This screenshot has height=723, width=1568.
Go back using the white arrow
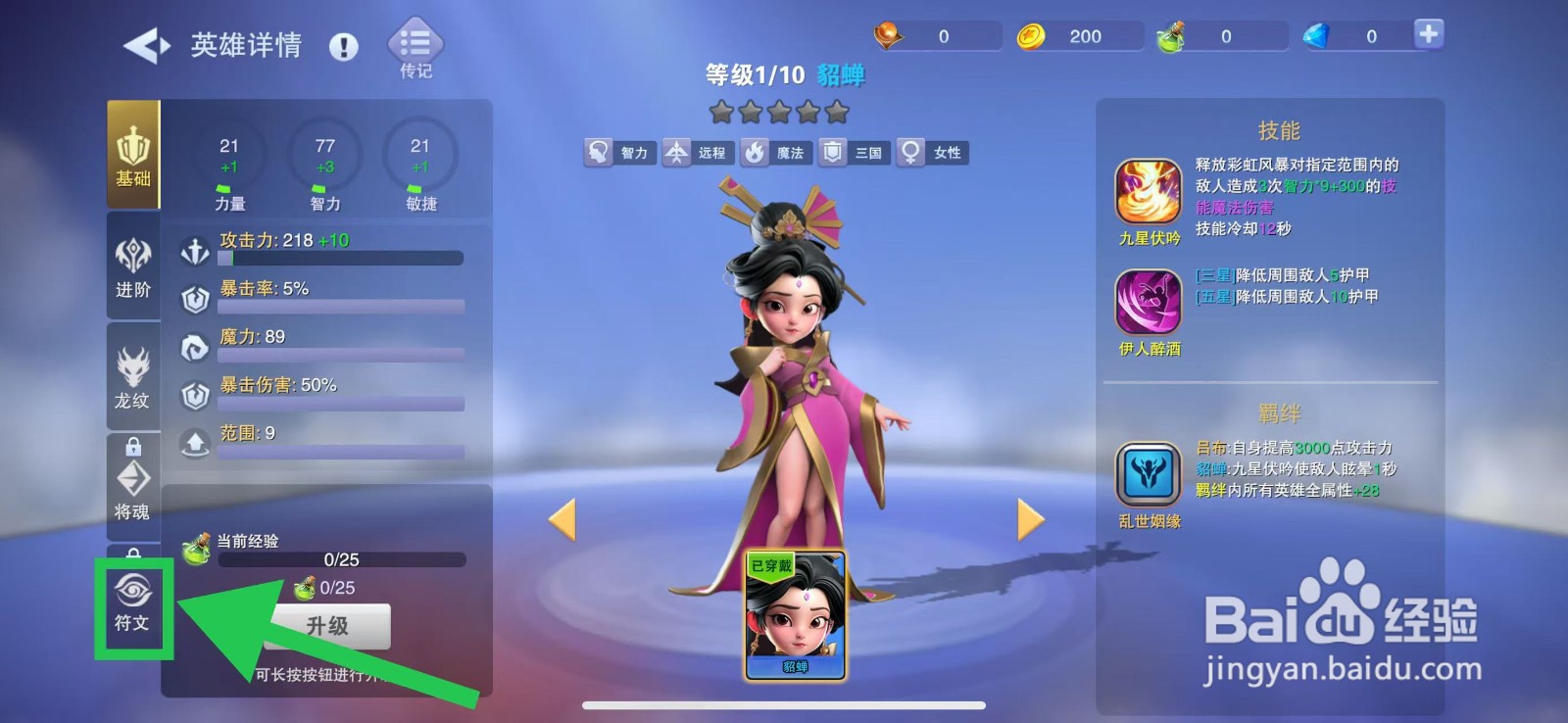pyautogui.click(x=147, y=46)
